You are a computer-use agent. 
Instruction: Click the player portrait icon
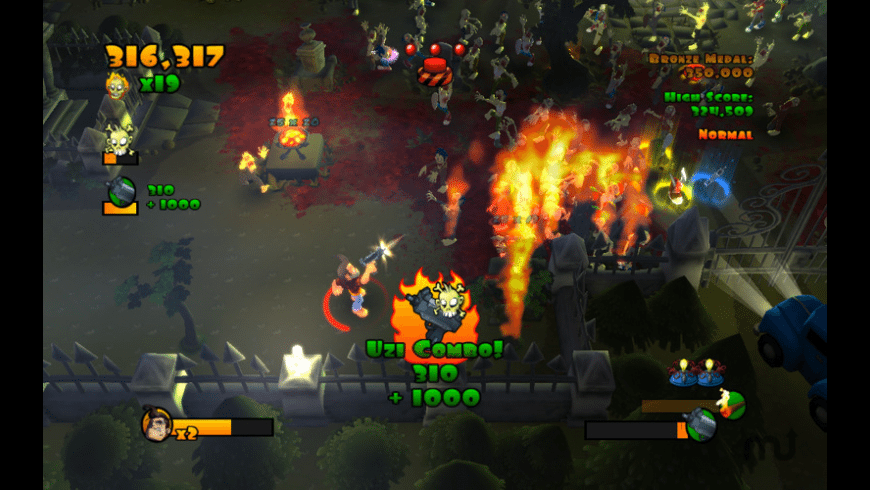157,425
